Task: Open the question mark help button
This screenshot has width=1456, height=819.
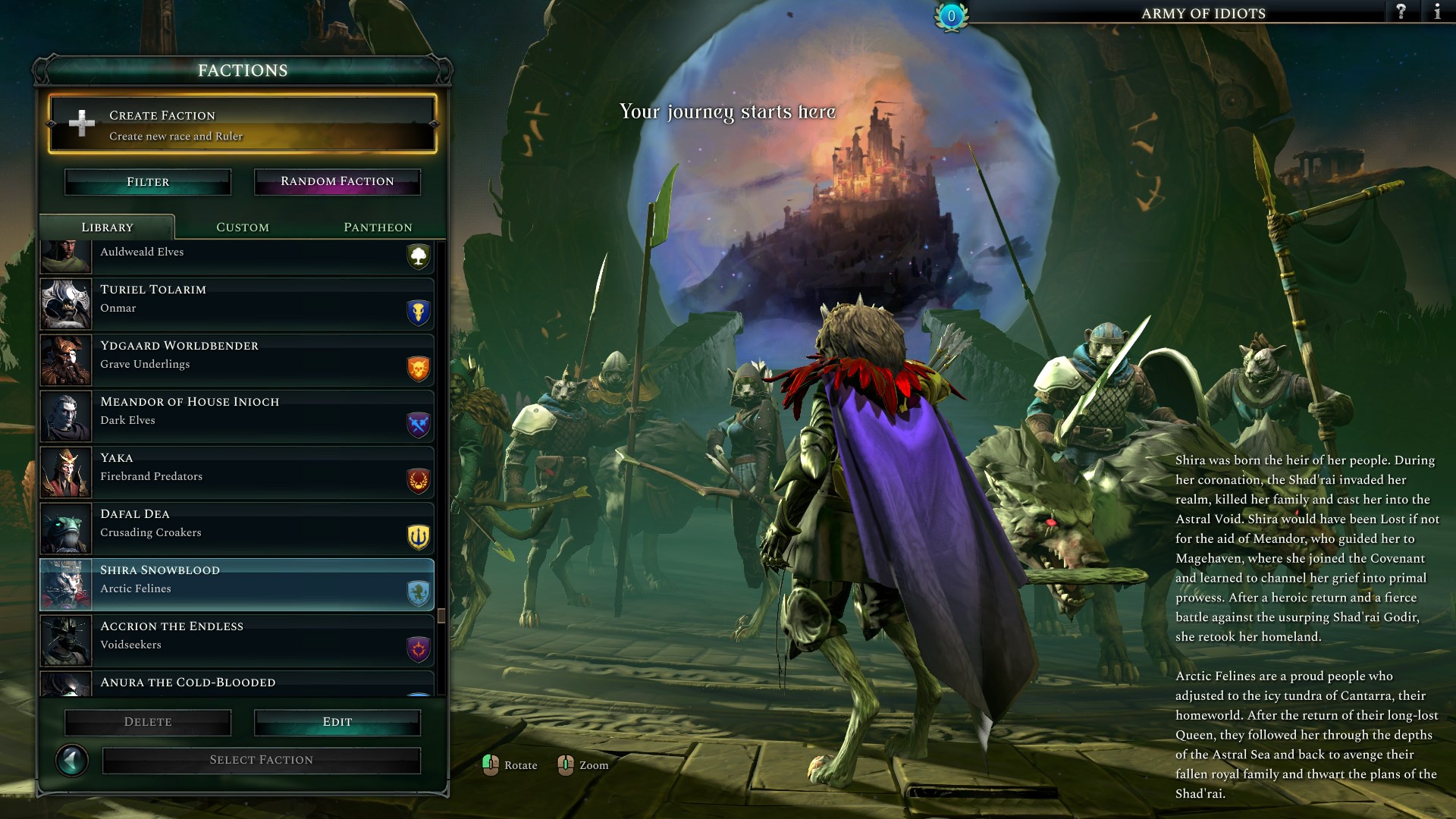Action: pos(1401,12)
